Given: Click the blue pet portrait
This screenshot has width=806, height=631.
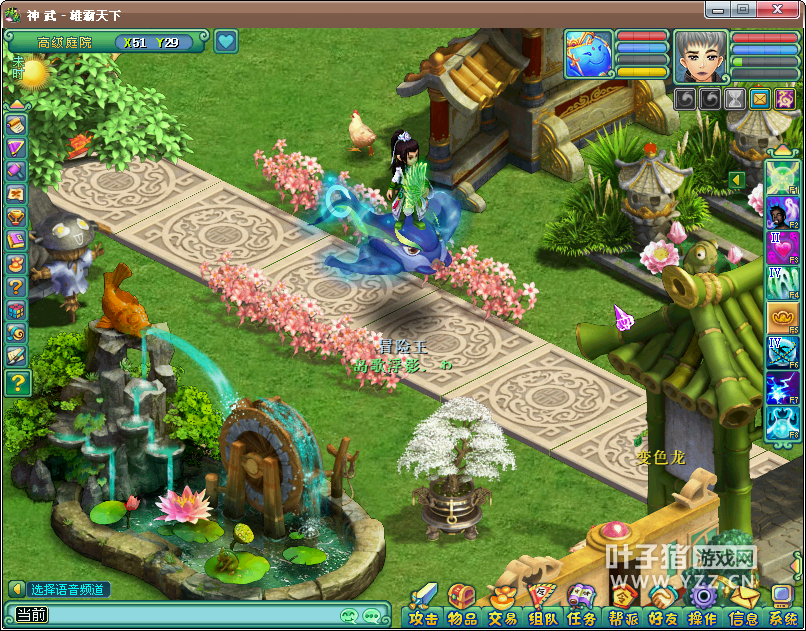Looking at the screenshot, I should 589,54.
